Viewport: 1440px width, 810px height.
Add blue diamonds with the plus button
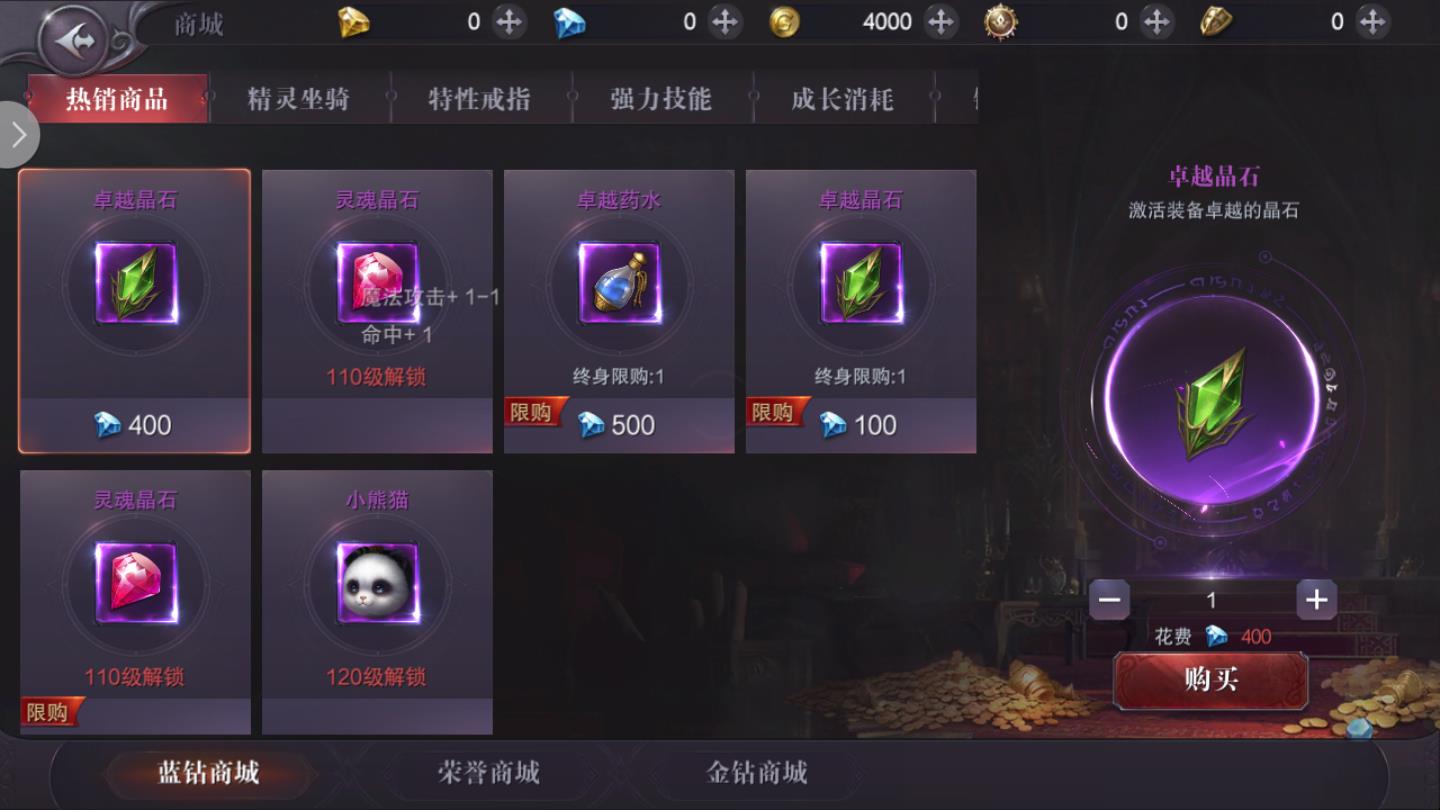[724, 22]
